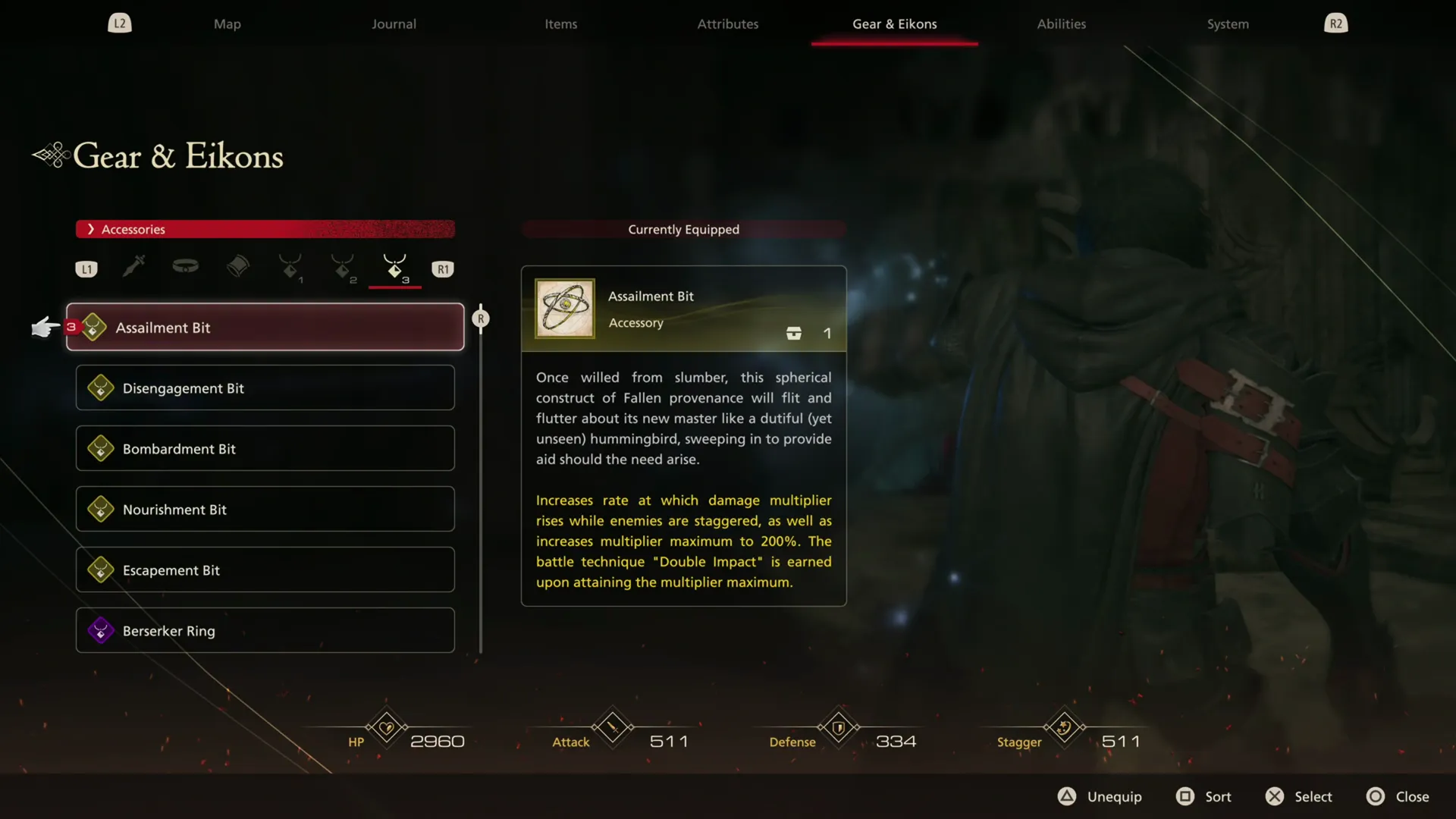Switch to accessory slot 2 icon
This screenshot has width=1456, height=819.
point(343,268)
